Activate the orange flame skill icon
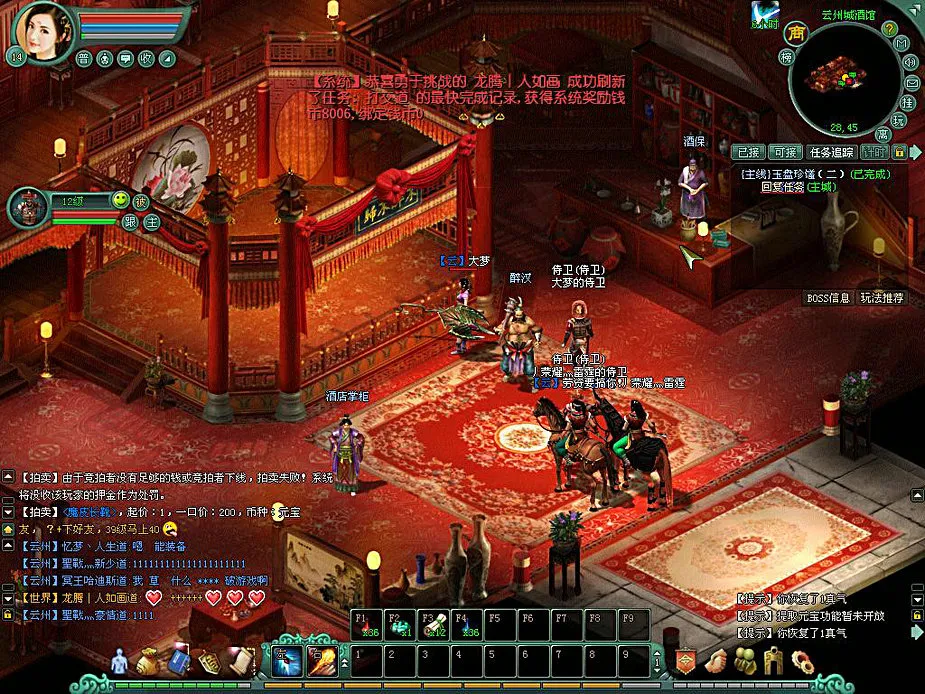Image resolution: width=925 pixels, height=694 pixels. click(x=322, y=661)
